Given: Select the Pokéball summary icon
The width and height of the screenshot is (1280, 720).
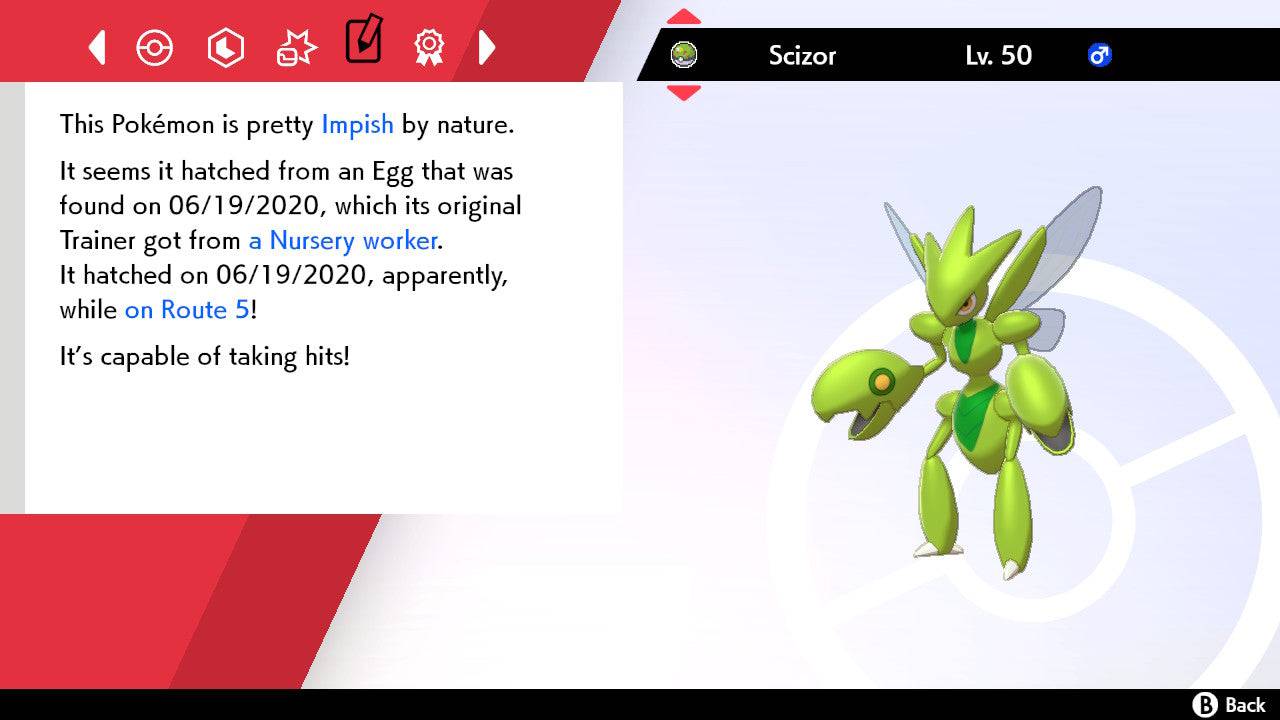Looking at the screenshot, I should pos(155,46).
